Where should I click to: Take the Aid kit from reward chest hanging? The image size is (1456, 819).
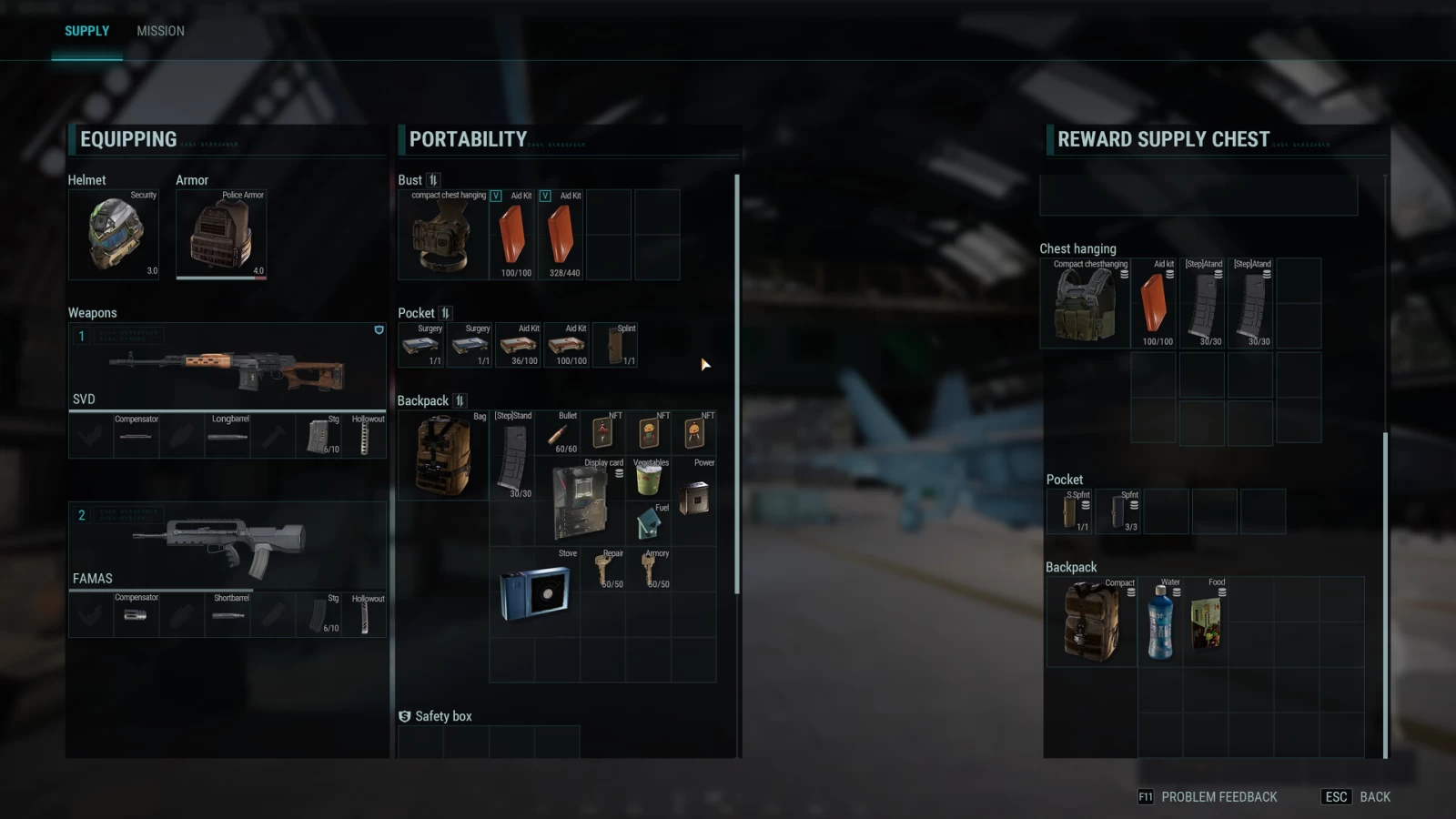pos(1154,304)
